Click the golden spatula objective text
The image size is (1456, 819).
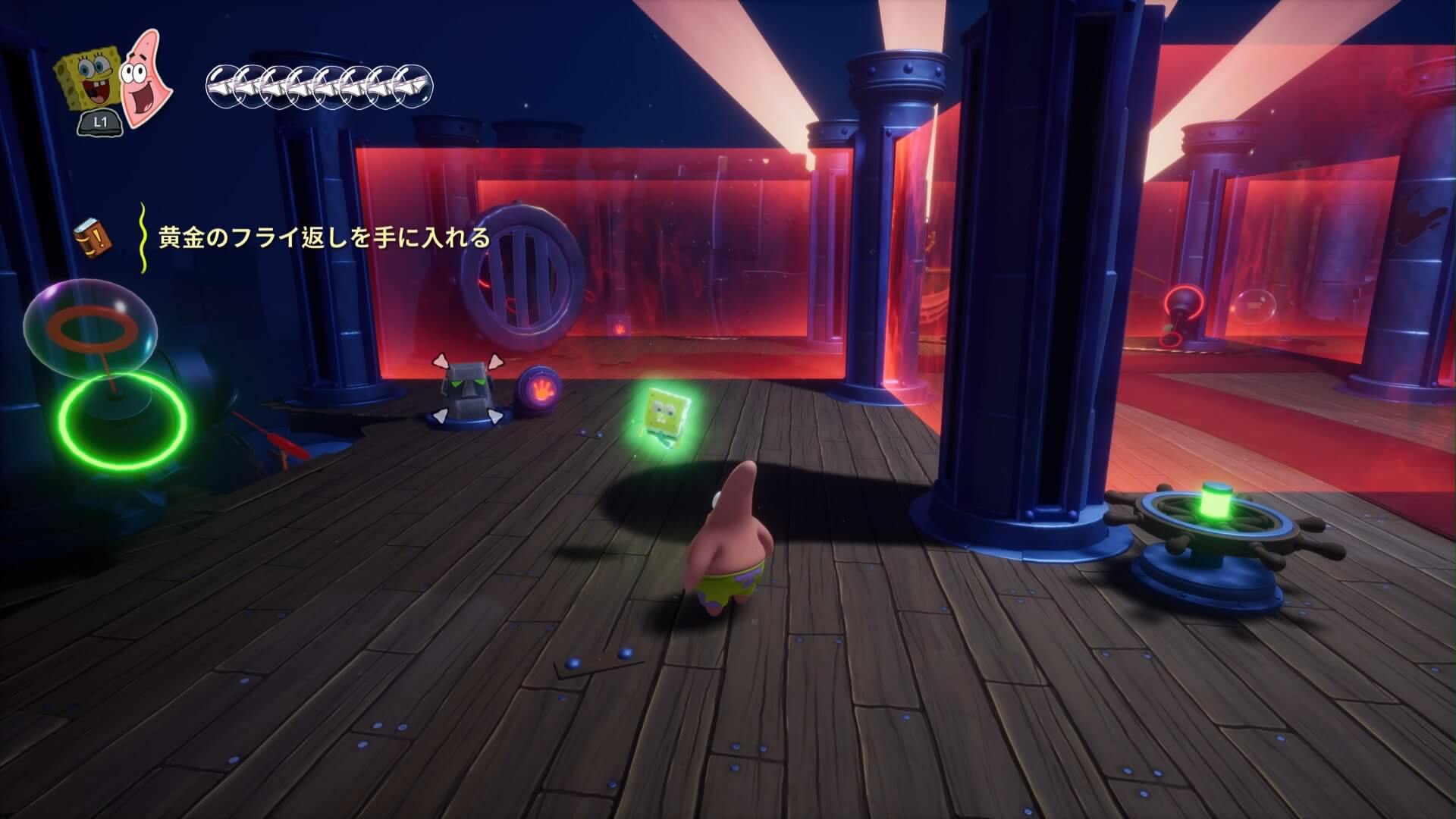324,239
